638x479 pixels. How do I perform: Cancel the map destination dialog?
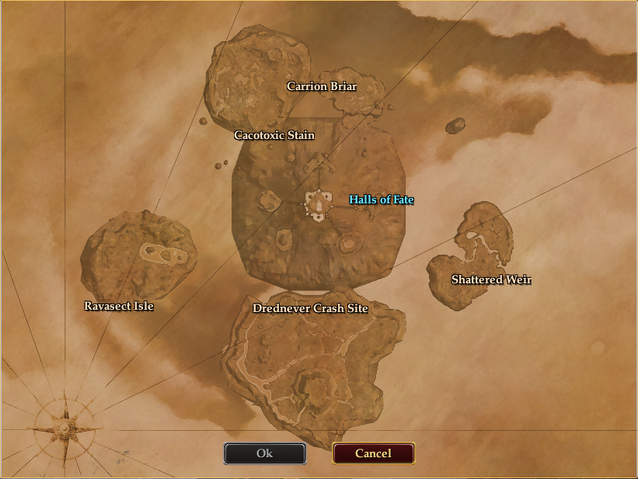[x=373, y=453]
